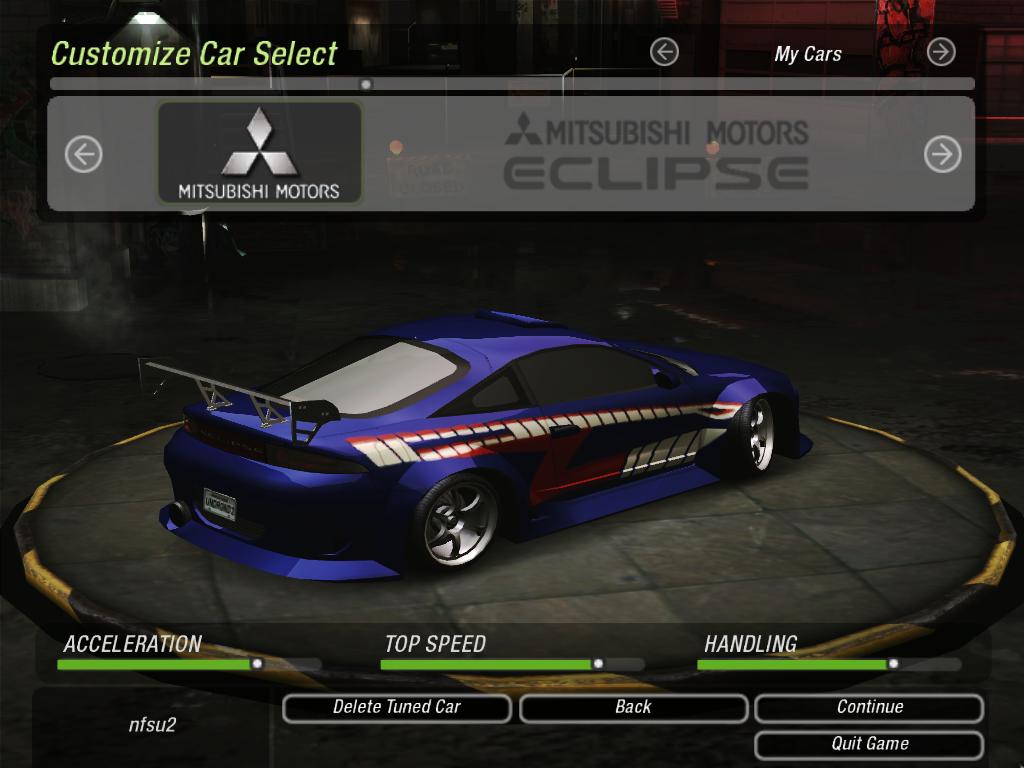Select the Mitsubishi Motors logo tile
This screenshot has width=1024, height=768.
coord(259,153)
